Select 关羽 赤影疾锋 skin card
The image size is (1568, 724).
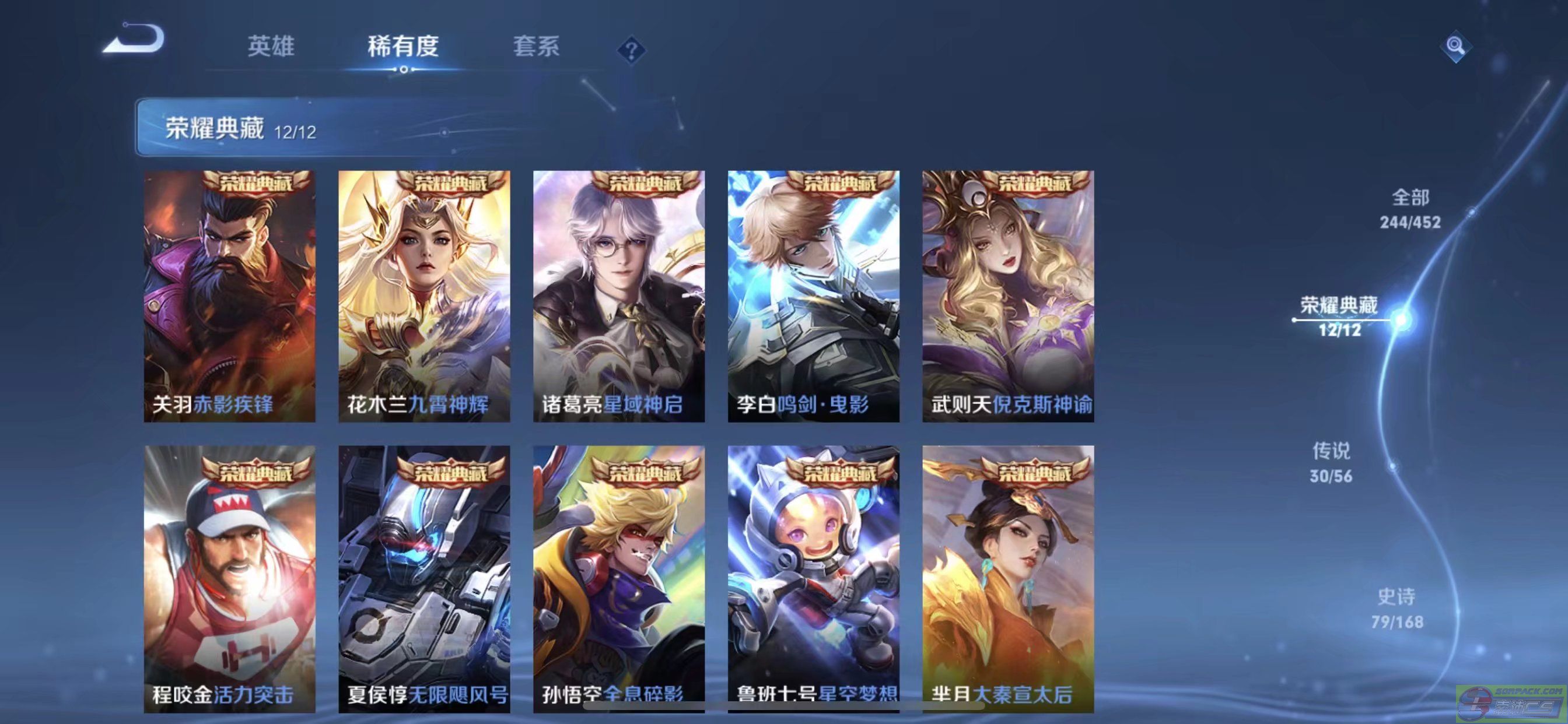click(229, 296)
